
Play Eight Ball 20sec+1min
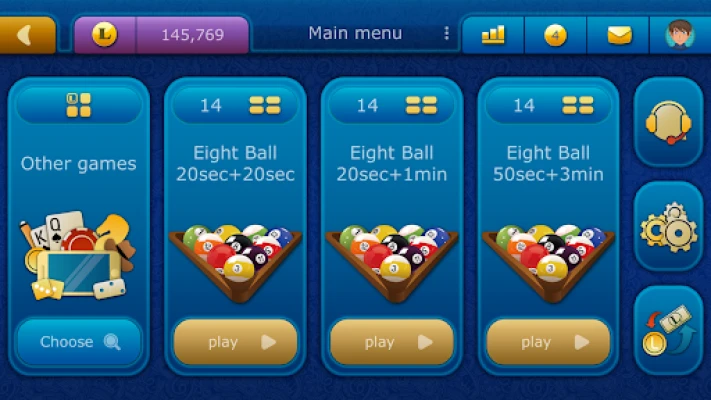click(x=391, y=342)
